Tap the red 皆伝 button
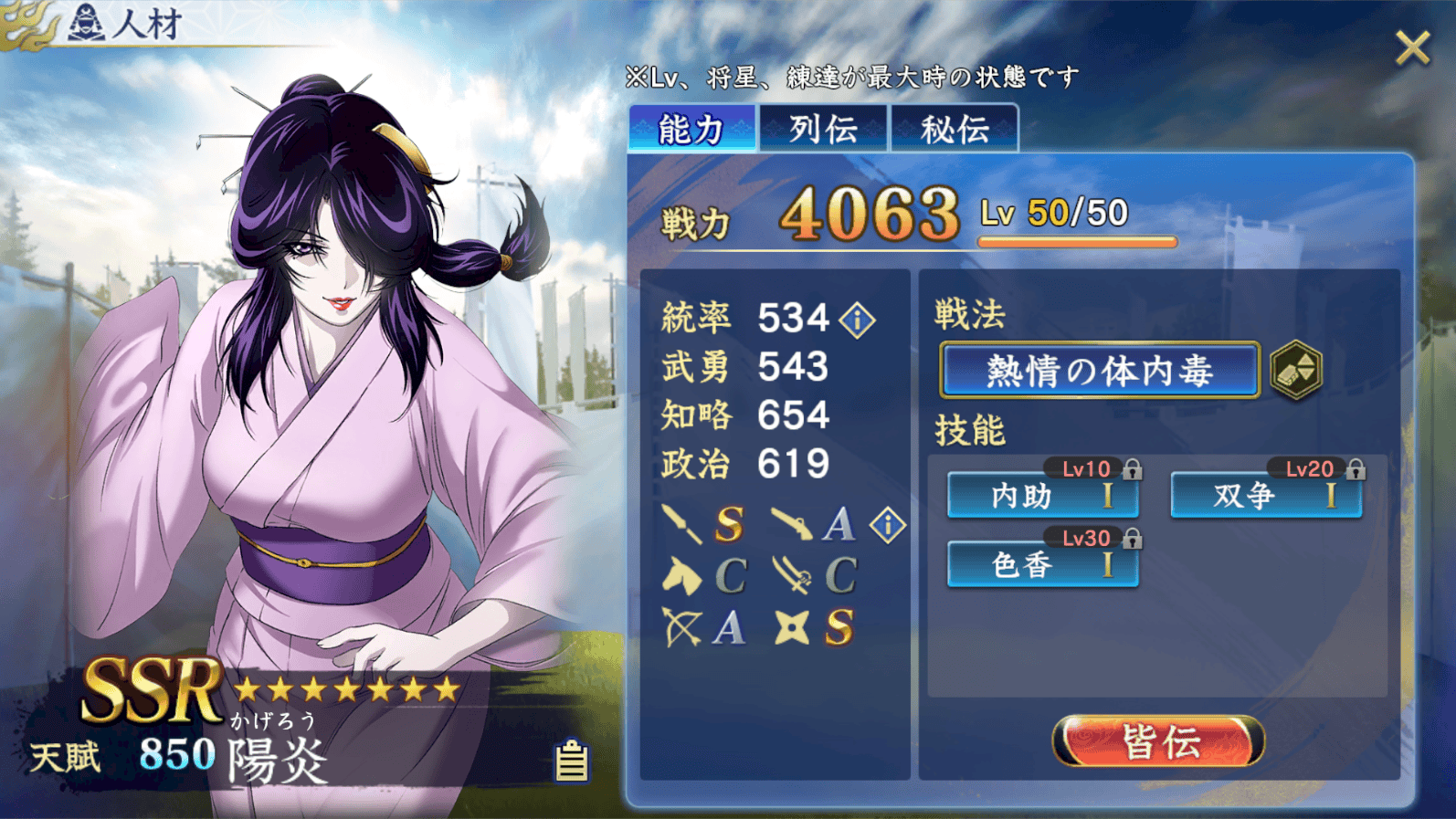Image resolution: width=1456 pixels, height=819 pixels. pyautogui.click(x=1158, y=741)
